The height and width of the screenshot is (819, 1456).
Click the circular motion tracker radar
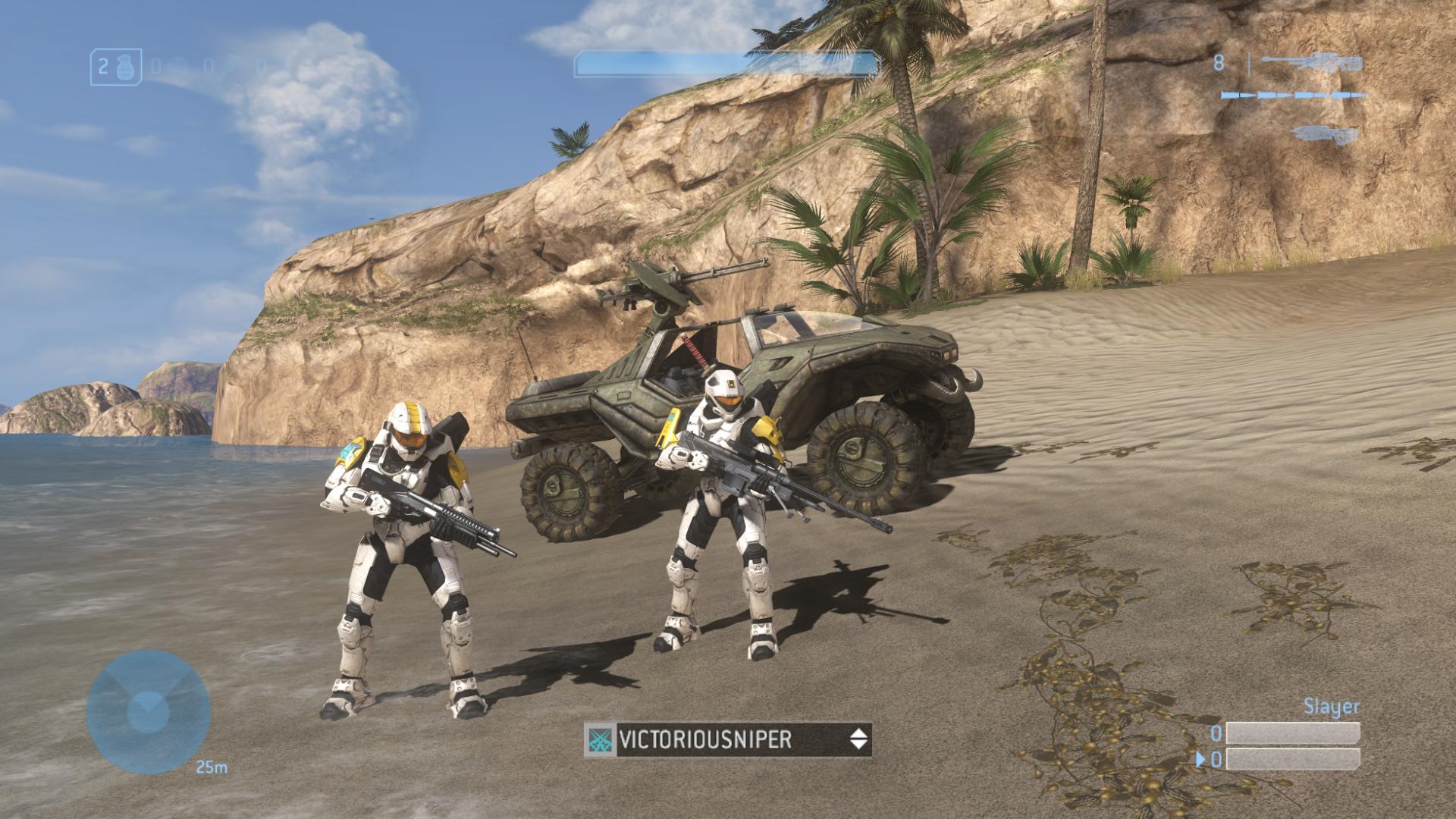[147, 711]
